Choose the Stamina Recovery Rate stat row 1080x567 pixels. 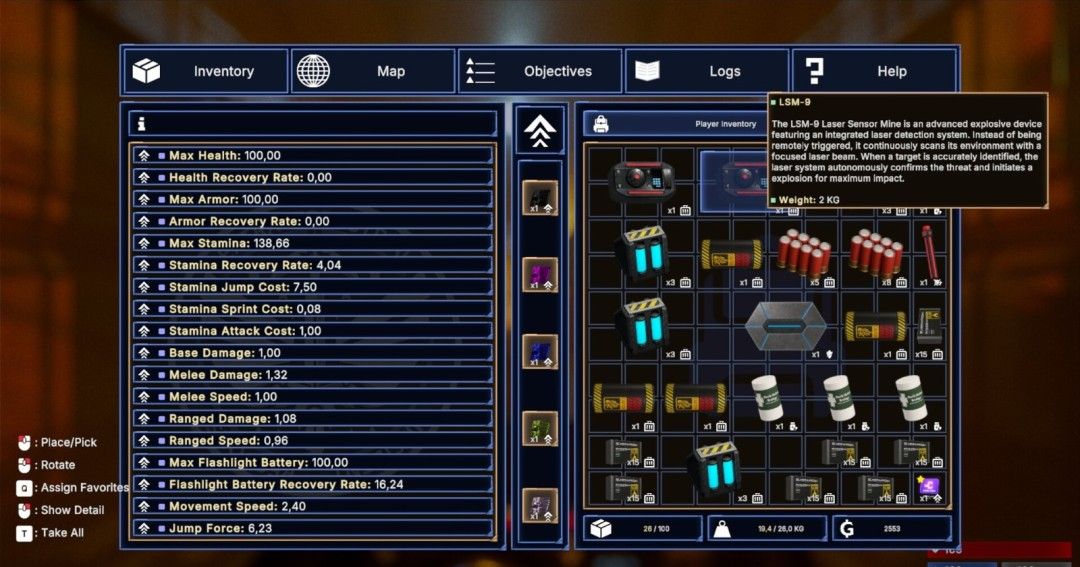tap(312, 265)
